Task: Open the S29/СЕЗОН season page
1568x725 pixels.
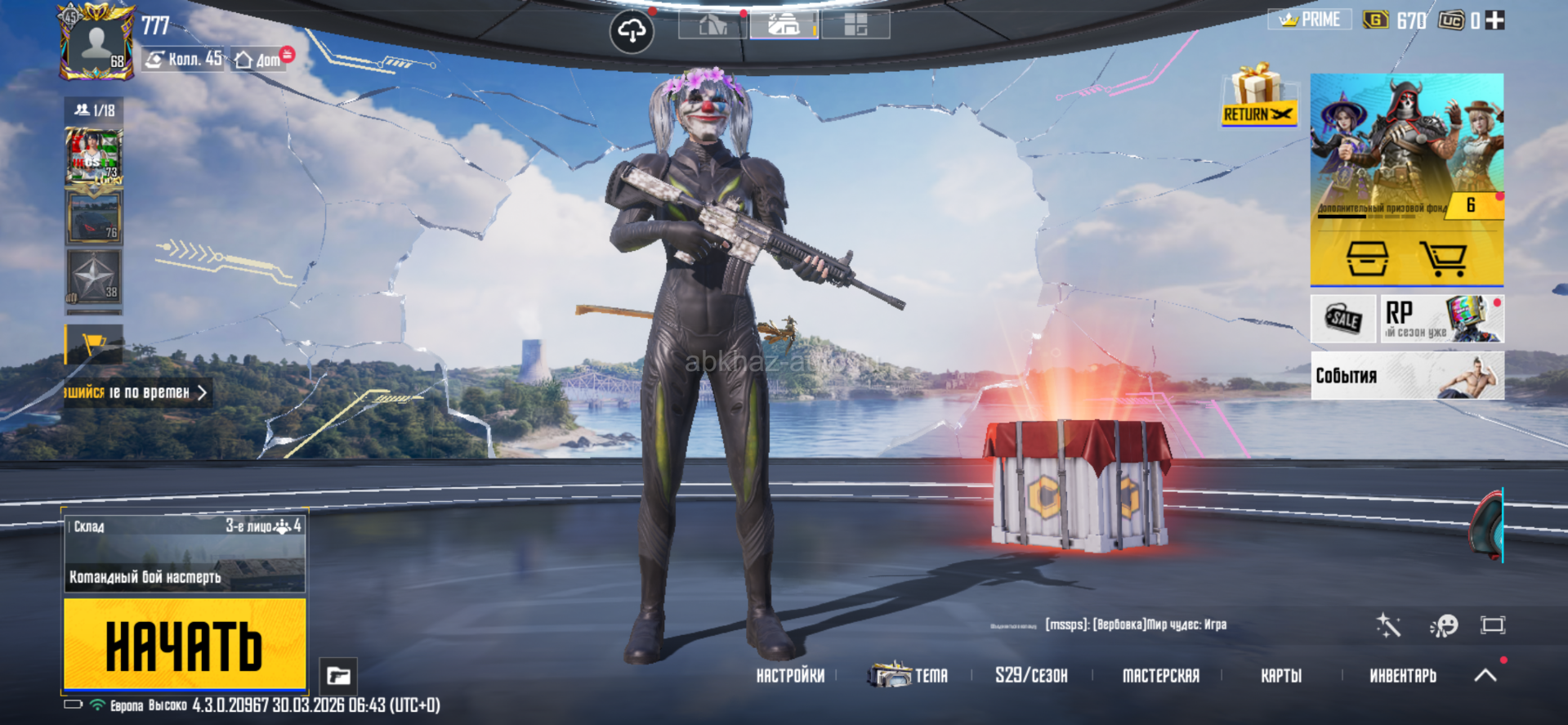Action: pyautogui.click(x=1031, y=676)
